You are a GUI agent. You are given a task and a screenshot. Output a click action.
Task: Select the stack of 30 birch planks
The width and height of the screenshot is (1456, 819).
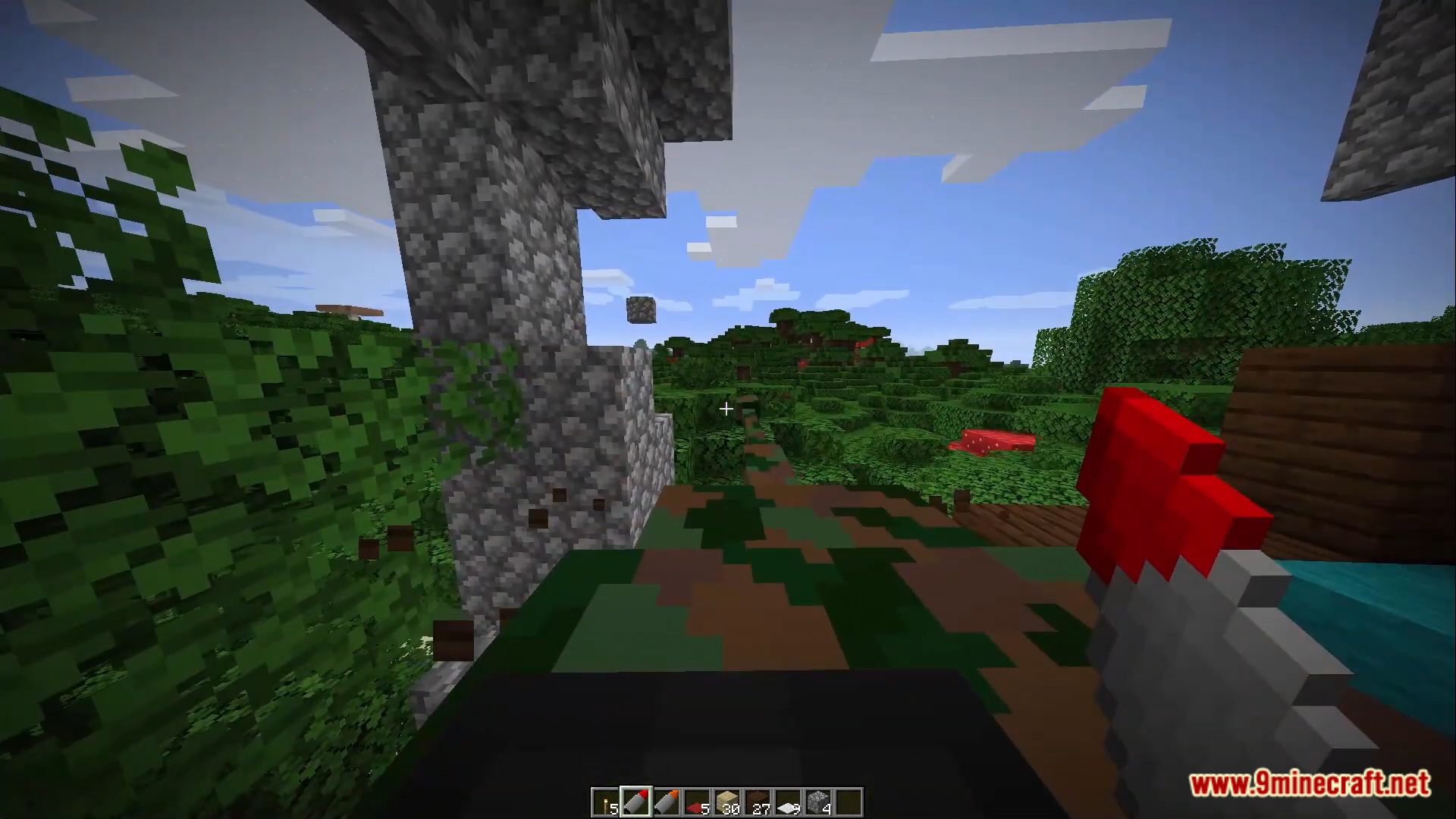(x=728, y=802)
